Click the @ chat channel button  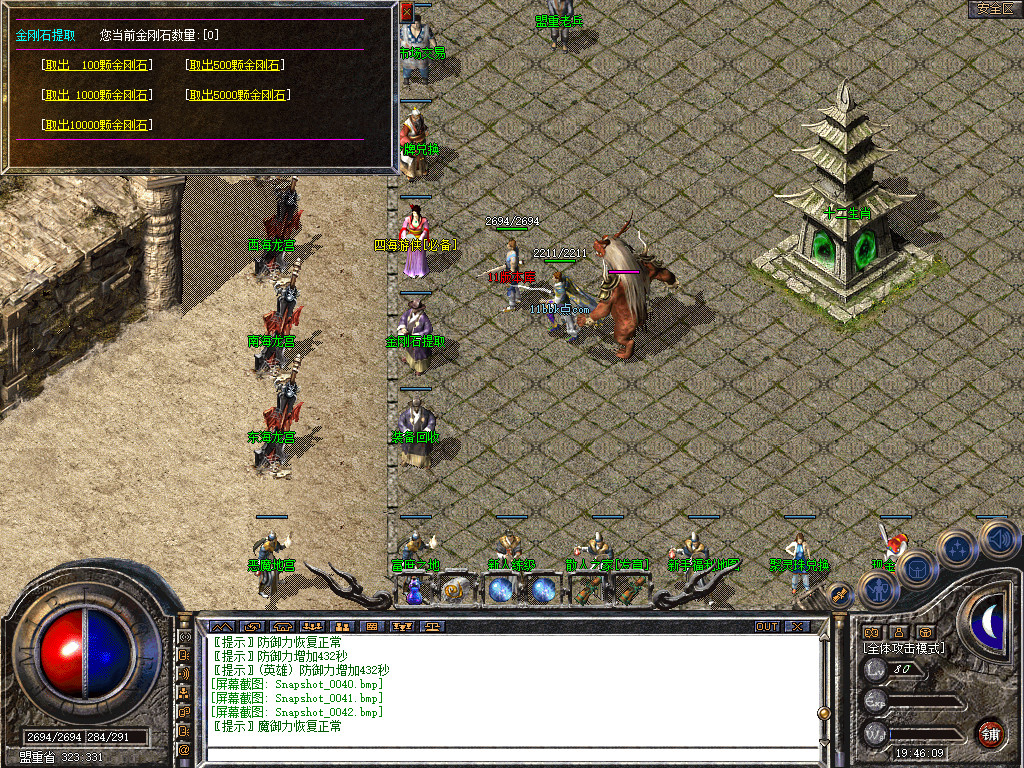click(x=185, y=749)
